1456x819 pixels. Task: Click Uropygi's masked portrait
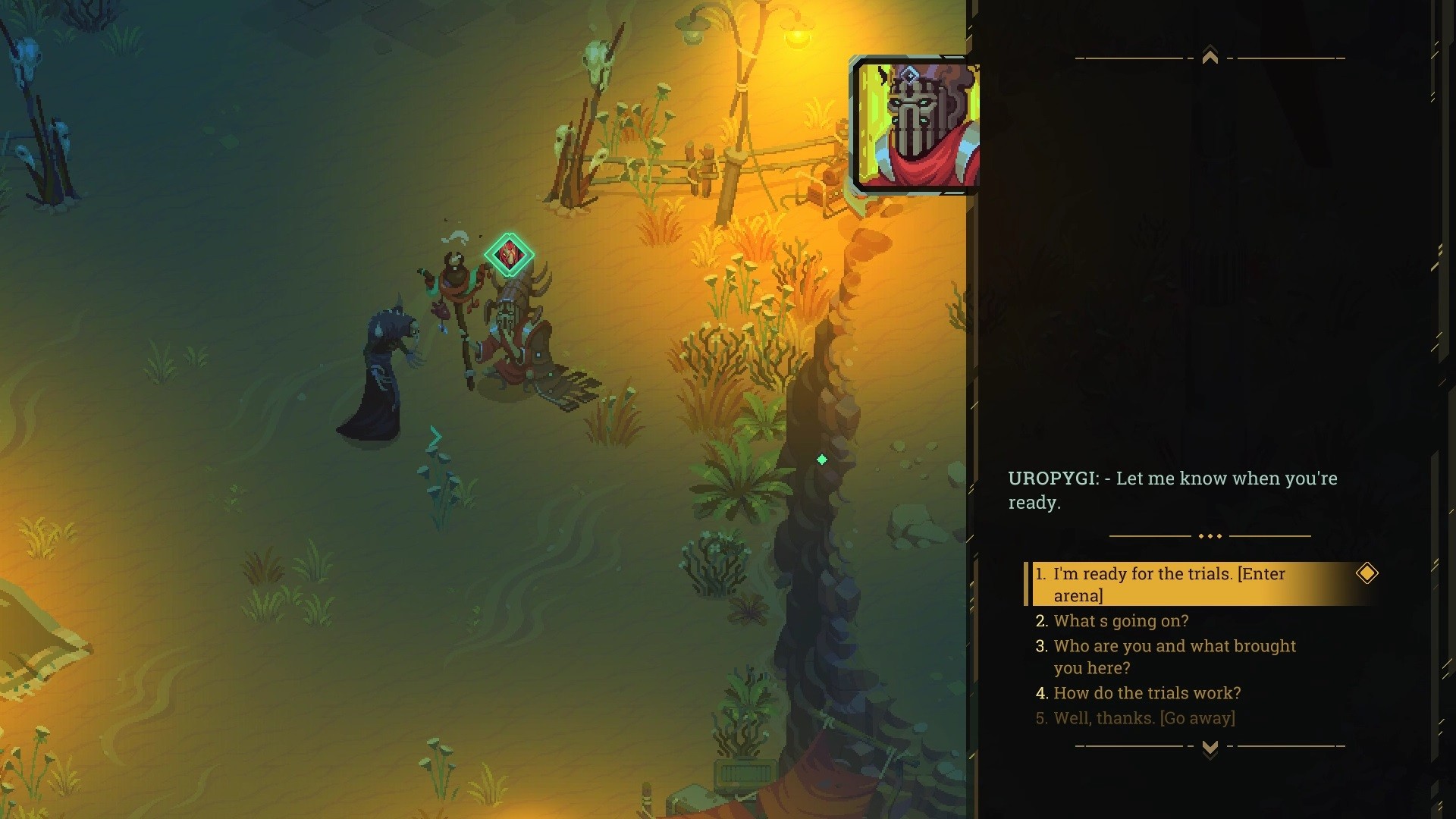(916, 125)
